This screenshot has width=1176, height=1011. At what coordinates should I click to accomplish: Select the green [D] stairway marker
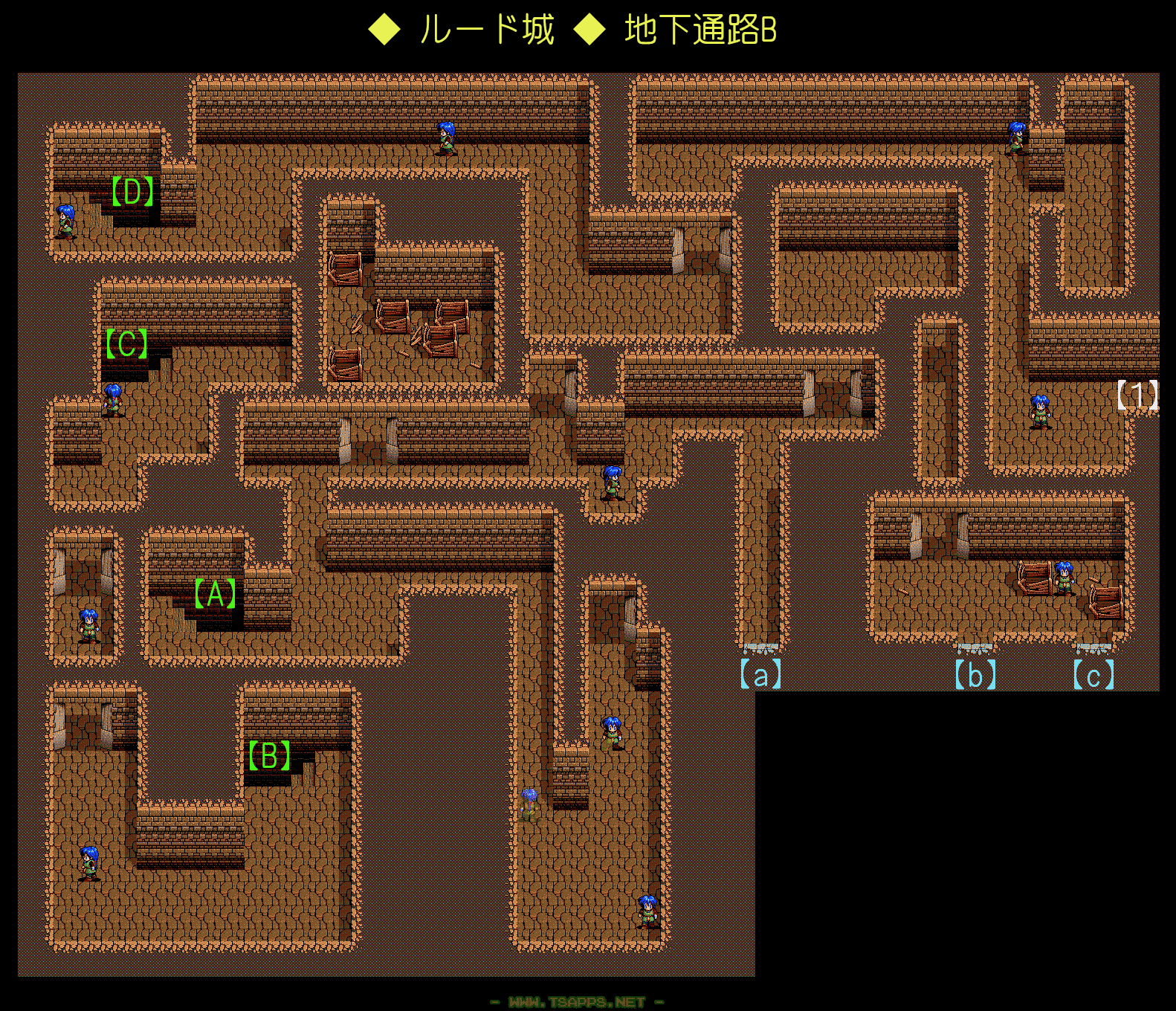[132, 192]
